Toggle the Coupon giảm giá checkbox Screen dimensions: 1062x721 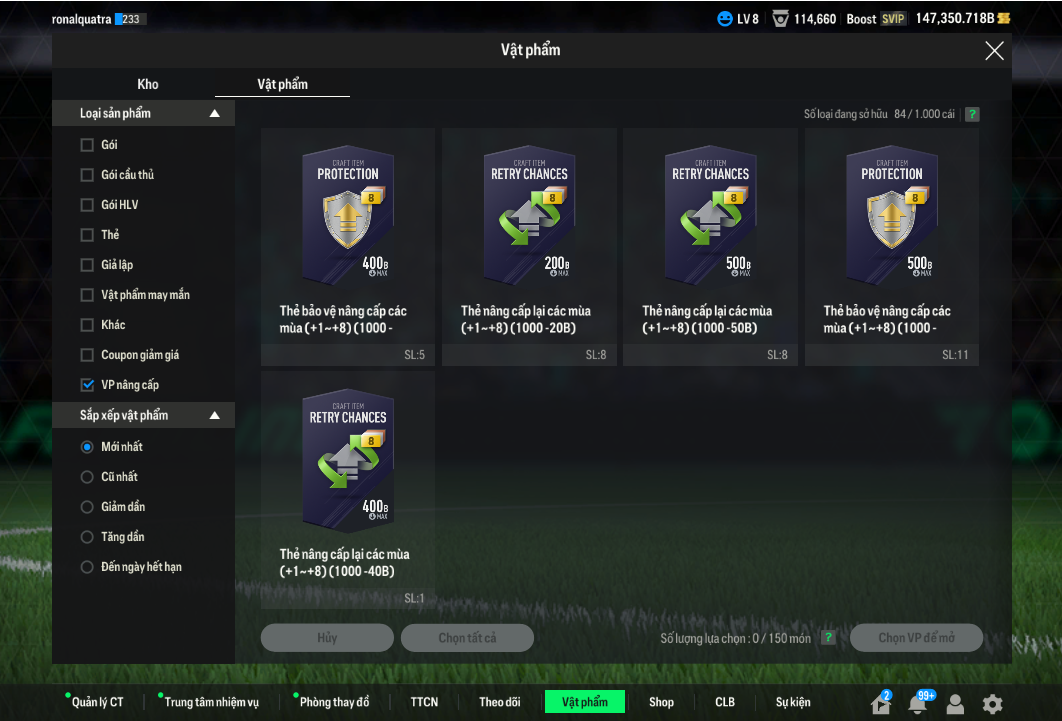pyautogui.click(x=87, y=355)
